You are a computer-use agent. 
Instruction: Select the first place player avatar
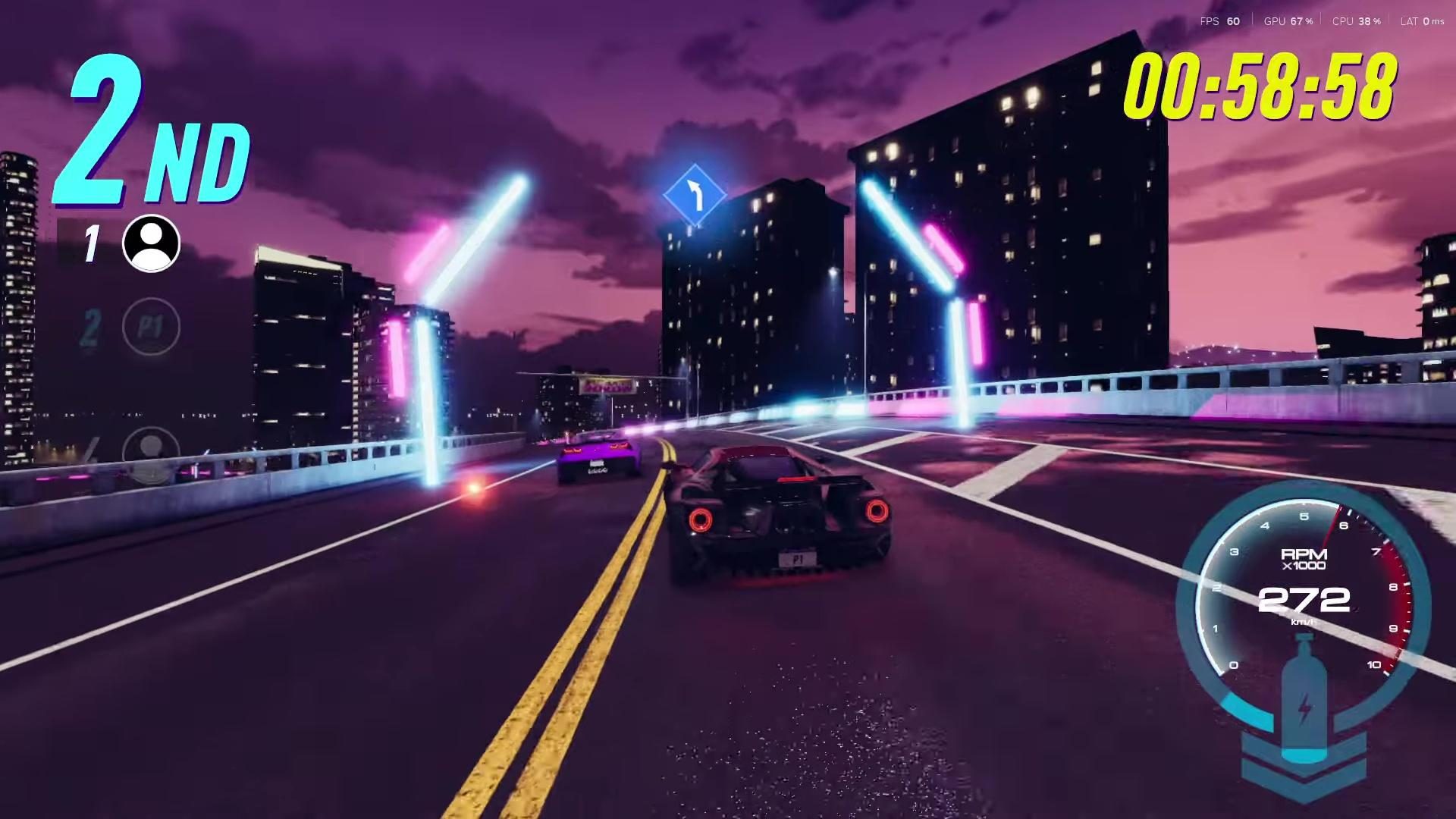pos(151,244)
